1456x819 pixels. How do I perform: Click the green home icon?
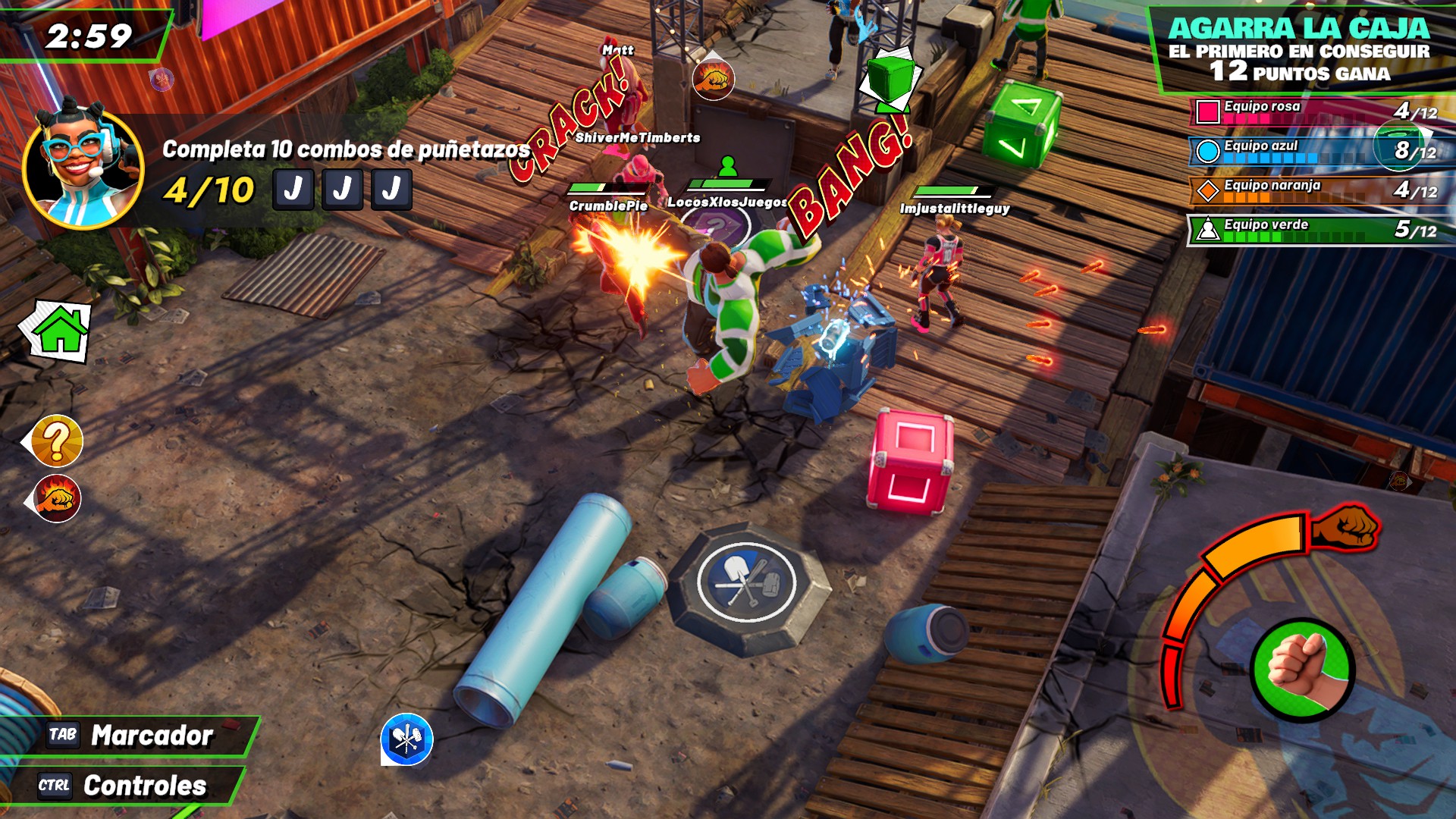[x=58, y=331]
